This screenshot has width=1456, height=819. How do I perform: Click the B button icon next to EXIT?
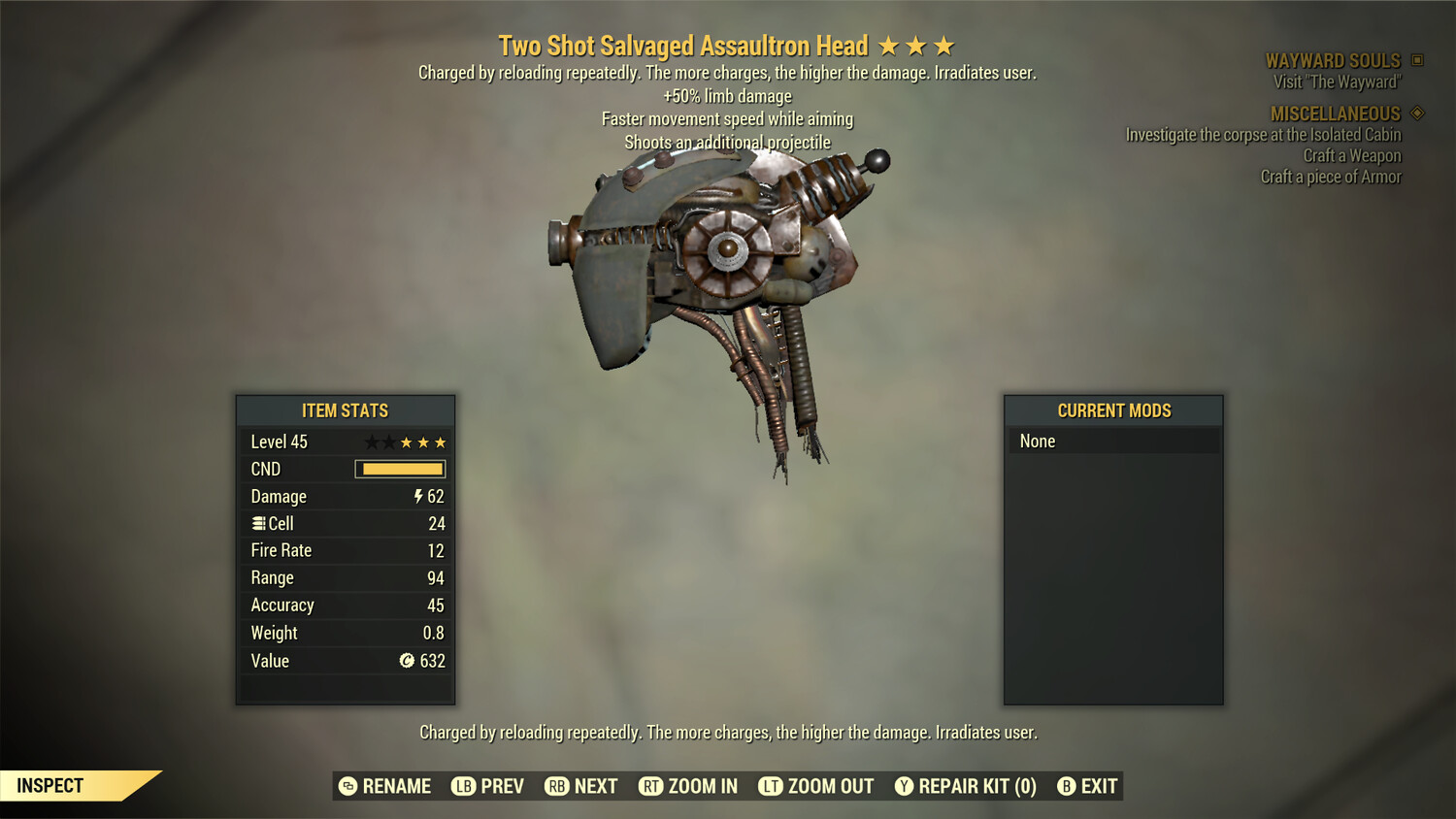point(1067,786)
